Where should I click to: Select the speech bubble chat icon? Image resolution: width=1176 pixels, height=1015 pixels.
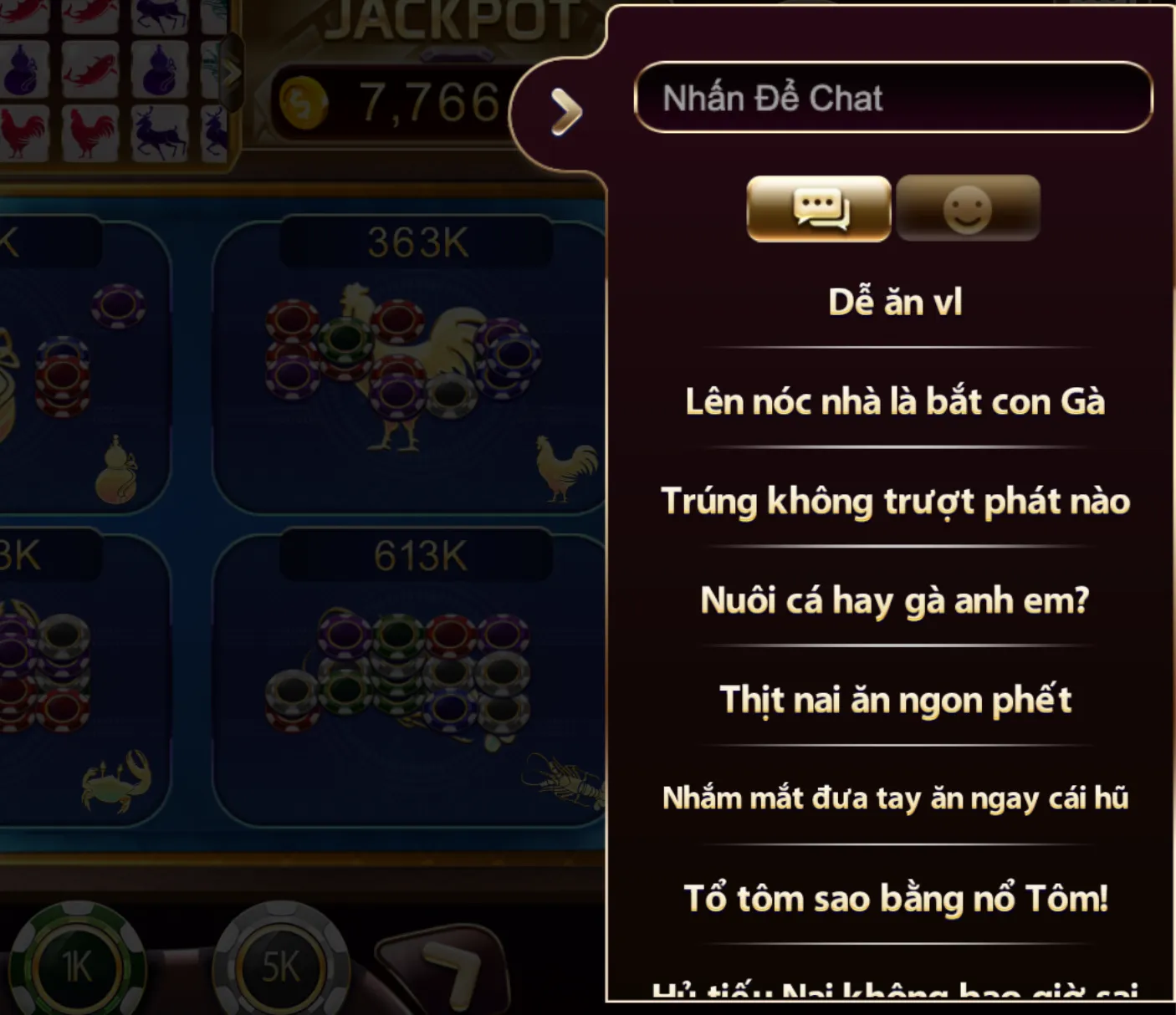point(816,209)
